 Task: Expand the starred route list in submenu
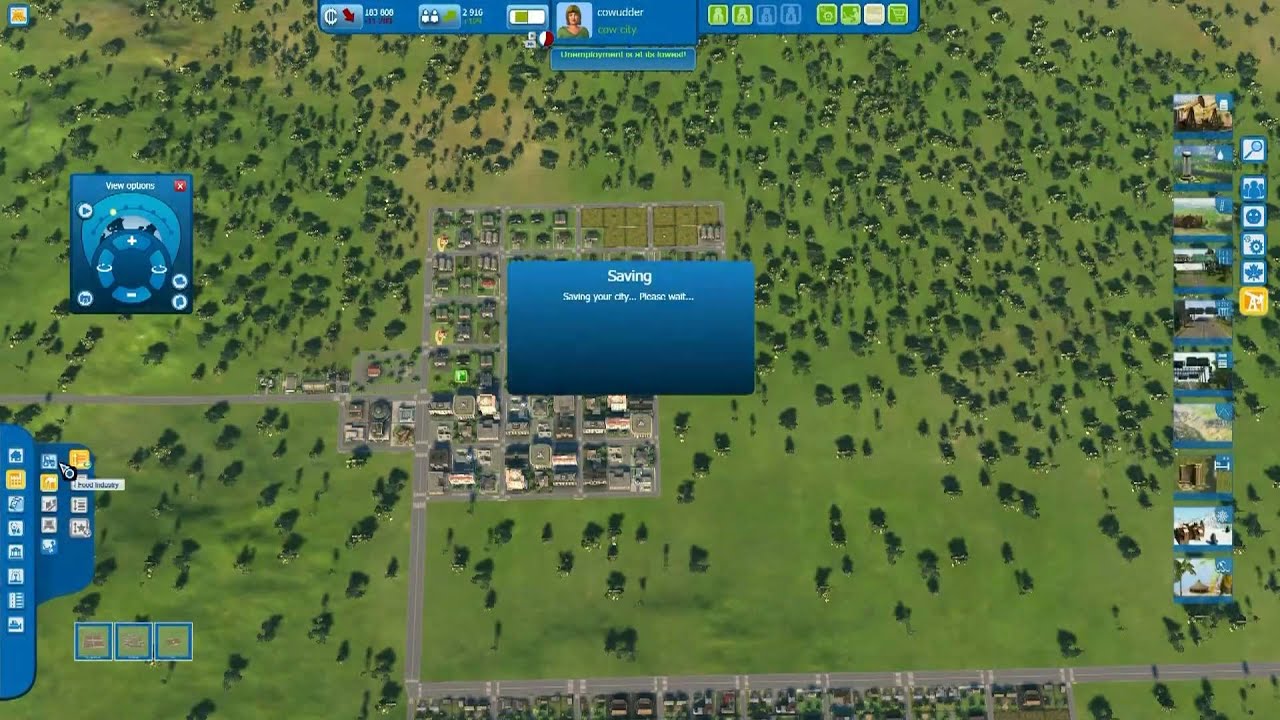(80, 528)
